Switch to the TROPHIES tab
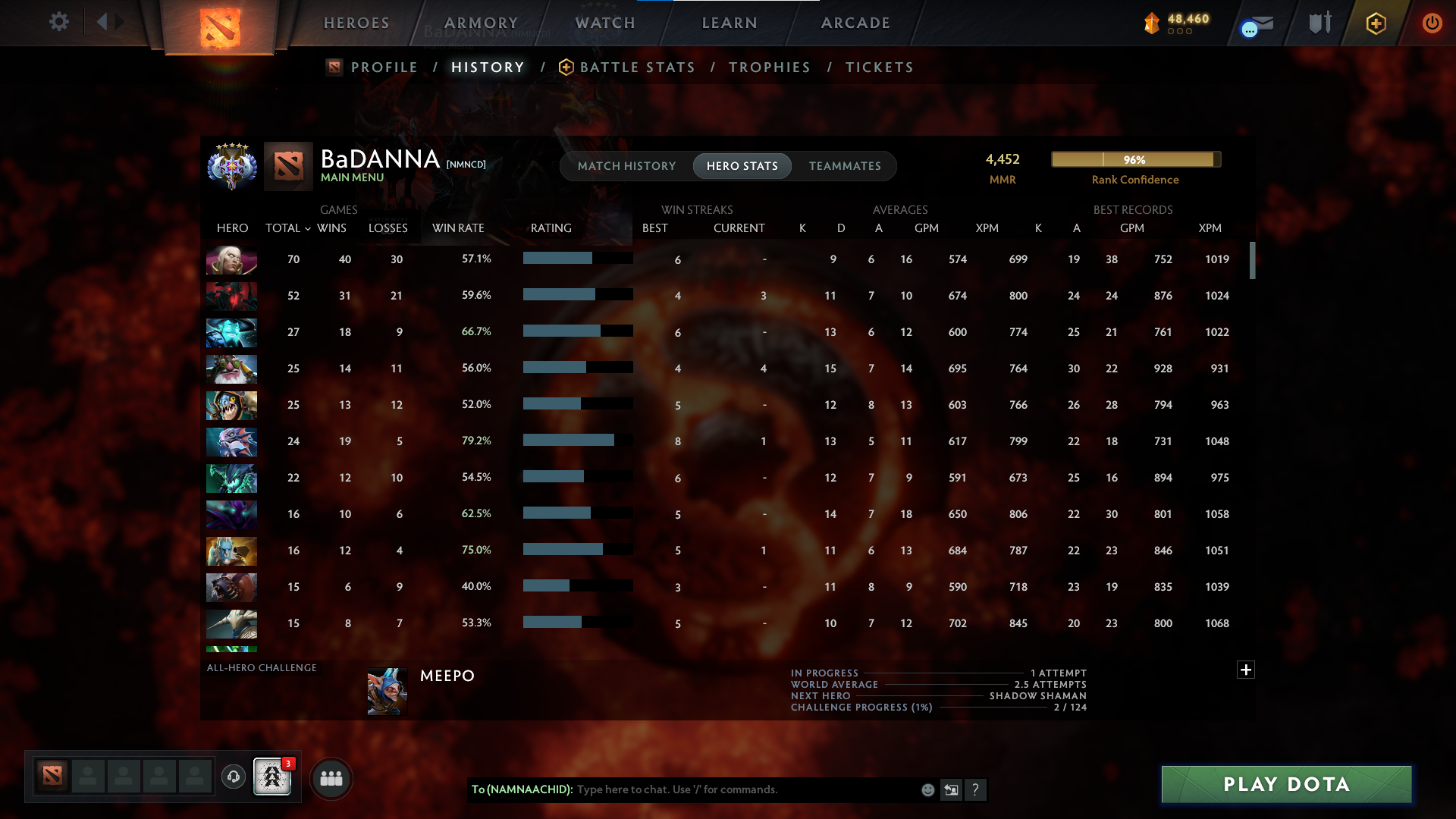 coord(769,67)
